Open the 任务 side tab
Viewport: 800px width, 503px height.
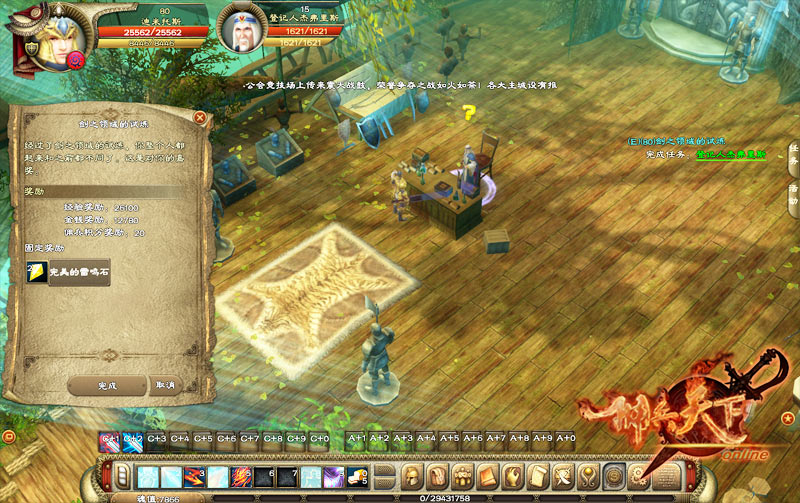point(793,152)
